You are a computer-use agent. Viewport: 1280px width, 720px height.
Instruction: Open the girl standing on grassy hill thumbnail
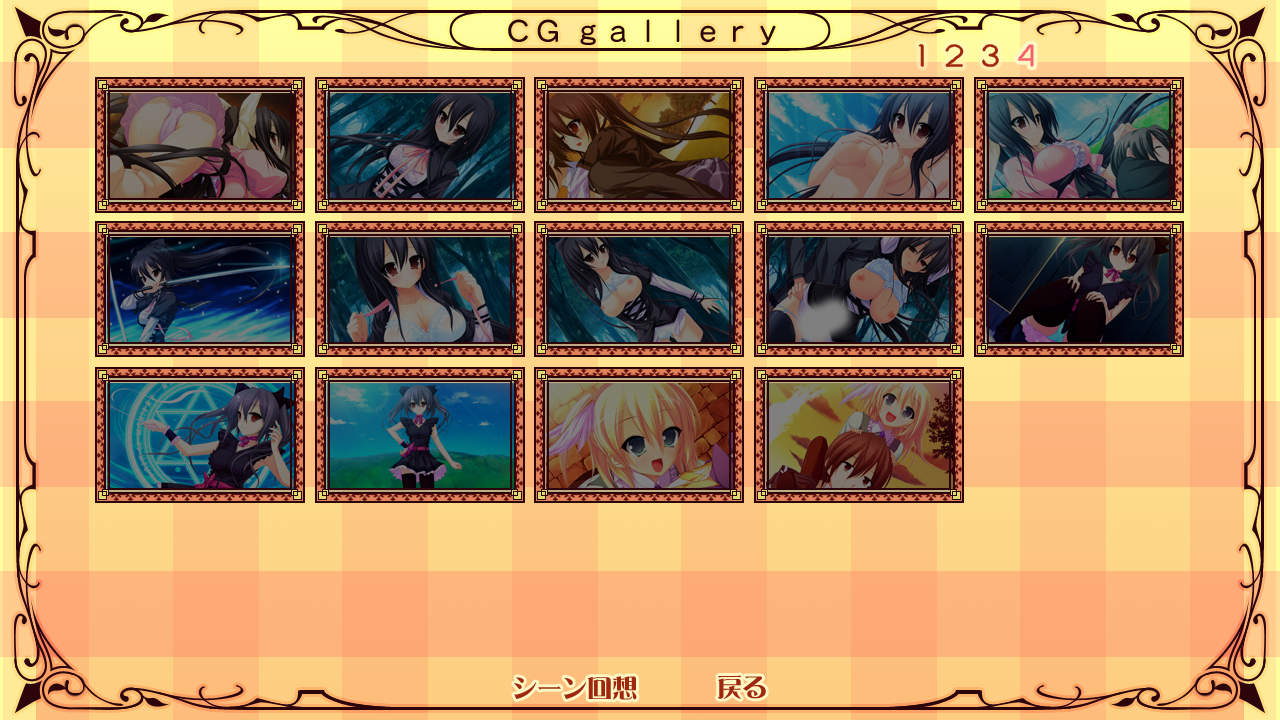pyautogui.click(x=420, y=435)
